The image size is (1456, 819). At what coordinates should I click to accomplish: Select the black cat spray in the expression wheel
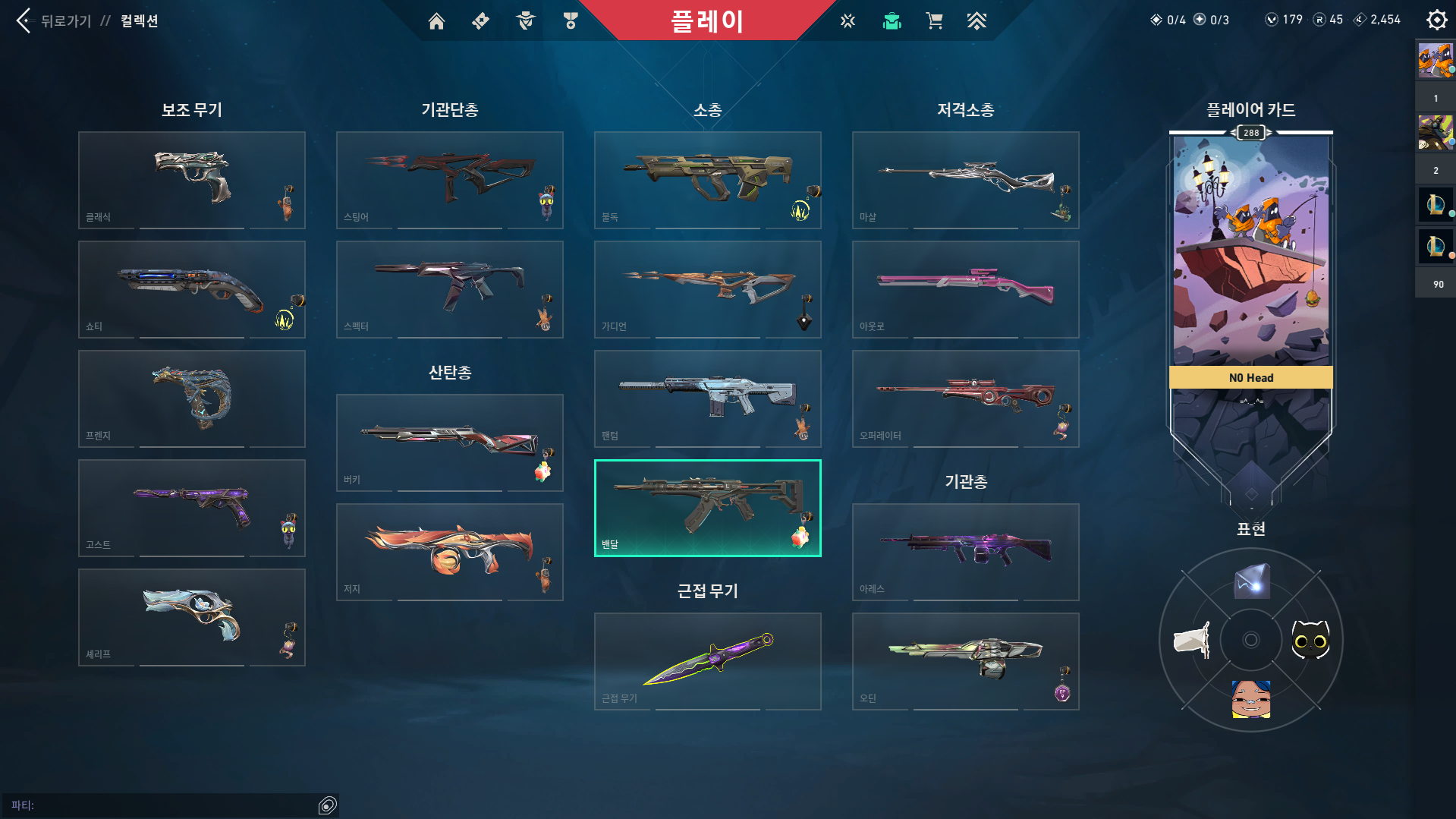point(1311,640)
